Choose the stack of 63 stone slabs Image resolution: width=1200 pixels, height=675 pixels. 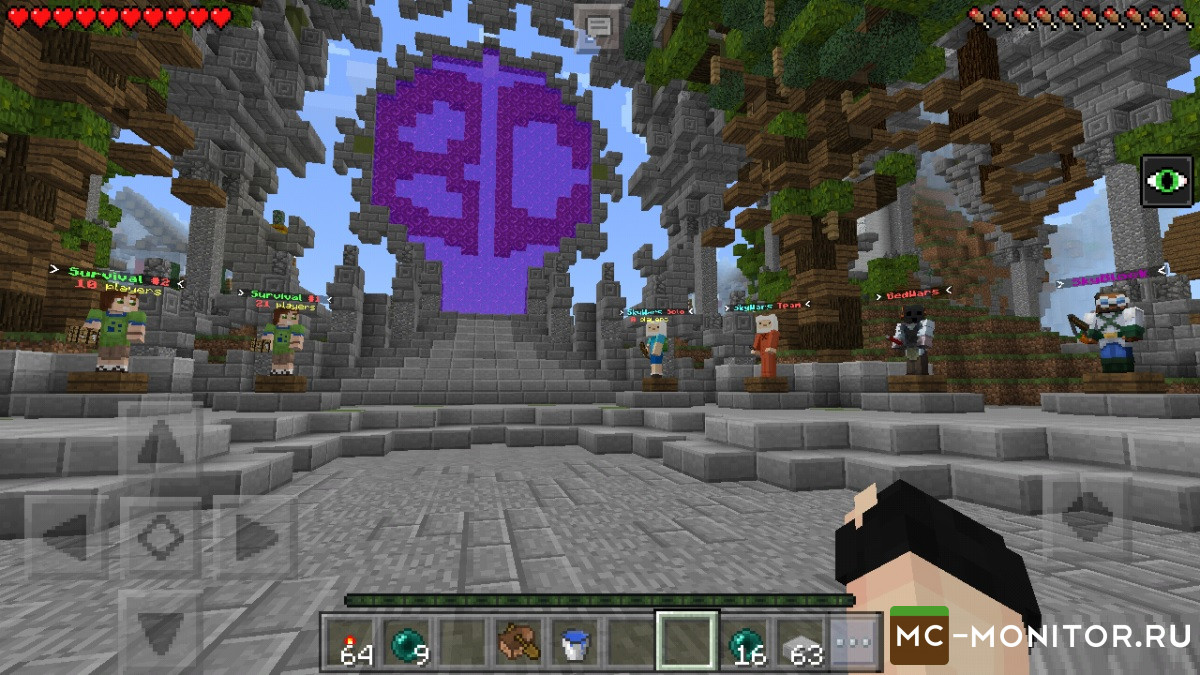point(800,640)
